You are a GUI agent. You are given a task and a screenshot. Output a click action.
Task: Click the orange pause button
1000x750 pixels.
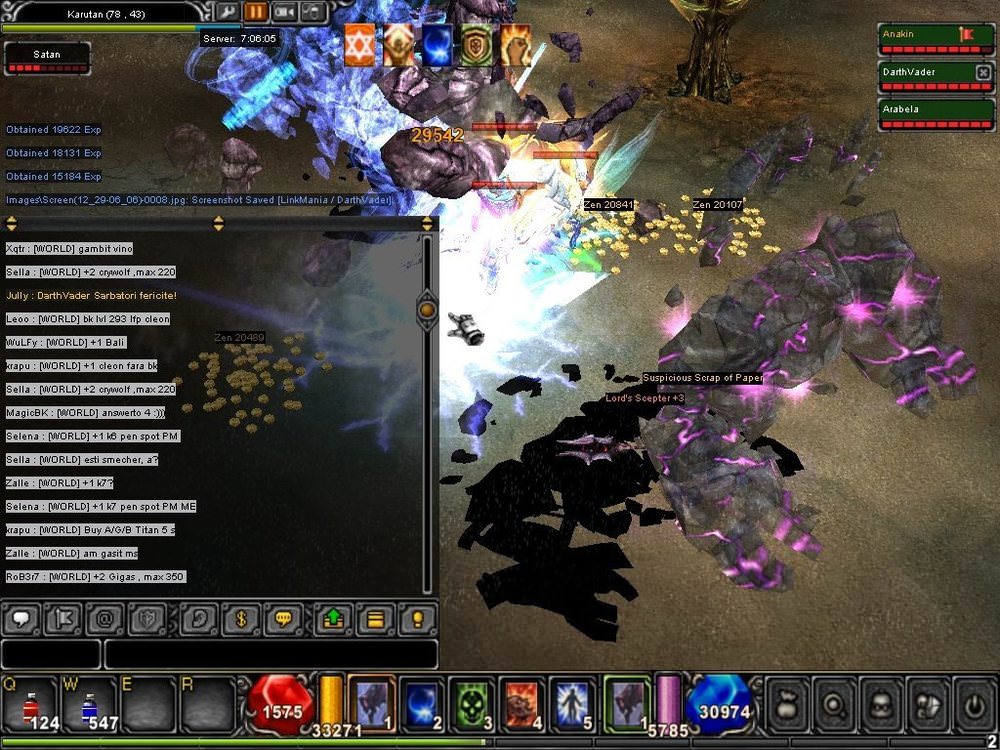[256, 12]
